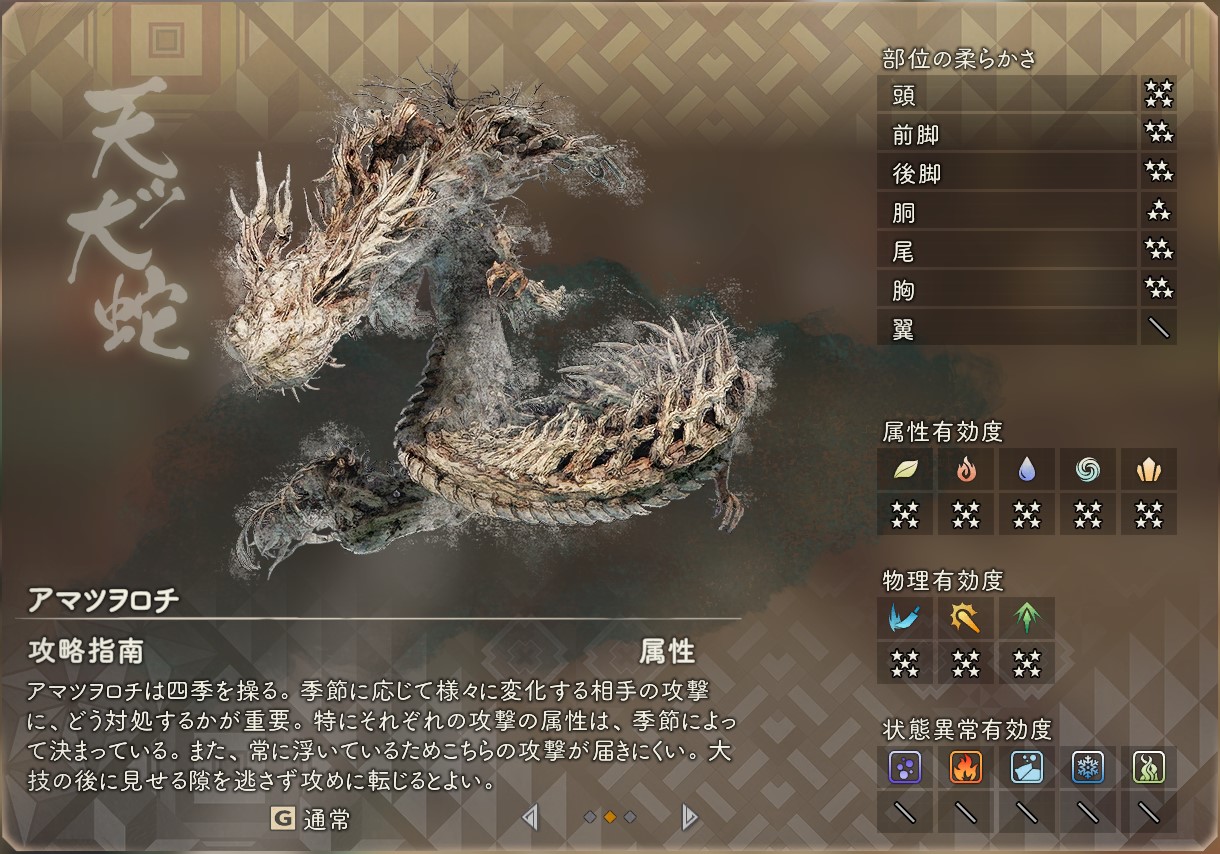Select the snowflake frozen status icon

(1088, 767)
